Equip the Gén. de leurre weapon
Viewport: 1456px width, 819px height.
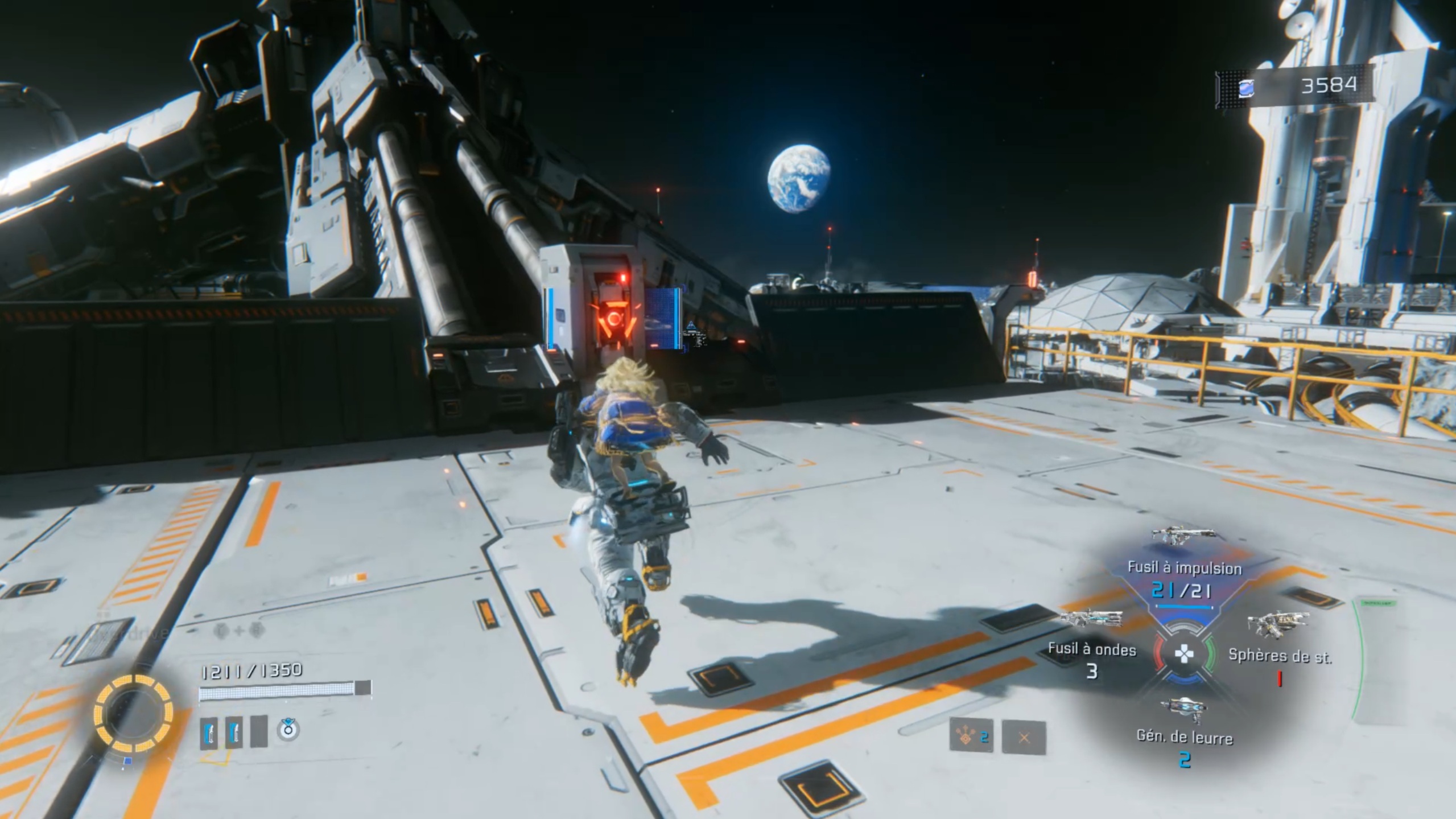pyautogui.click(x=1184, y=737)
